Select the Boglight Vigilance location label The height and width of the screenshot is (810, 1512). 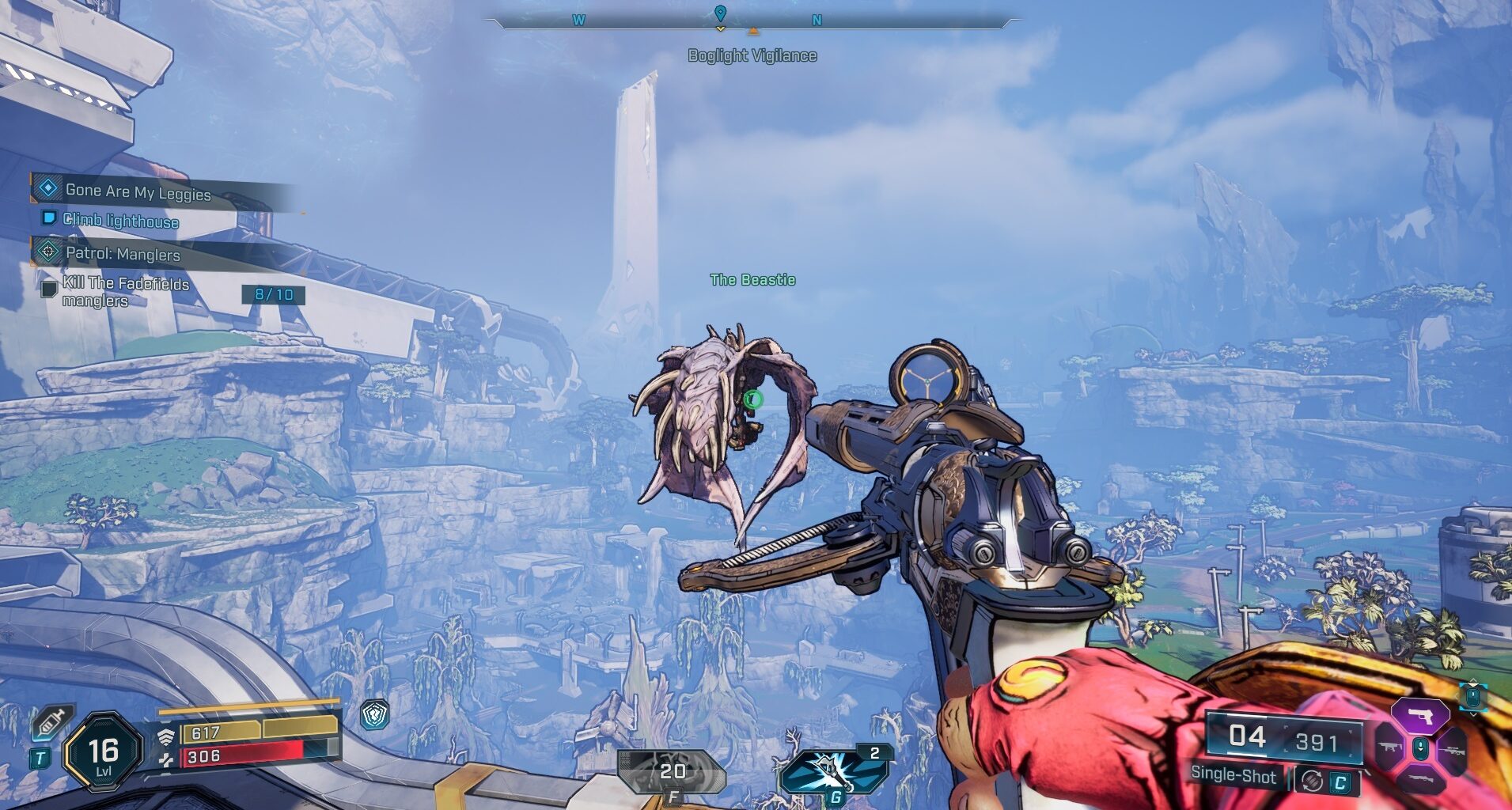pos(753,55)
